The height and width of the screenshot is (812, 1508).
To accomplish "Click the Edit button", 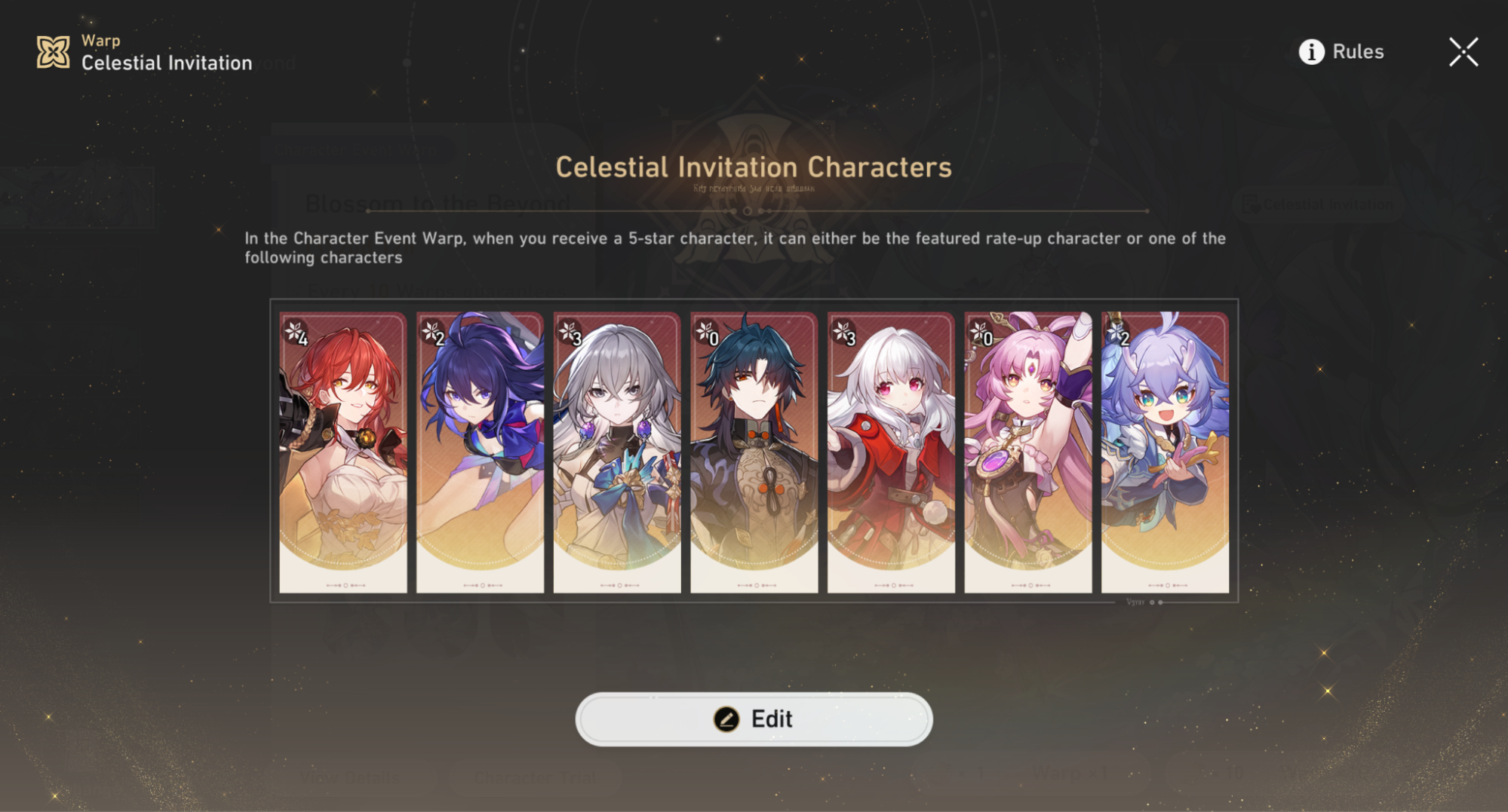I will tap(754, 719).
